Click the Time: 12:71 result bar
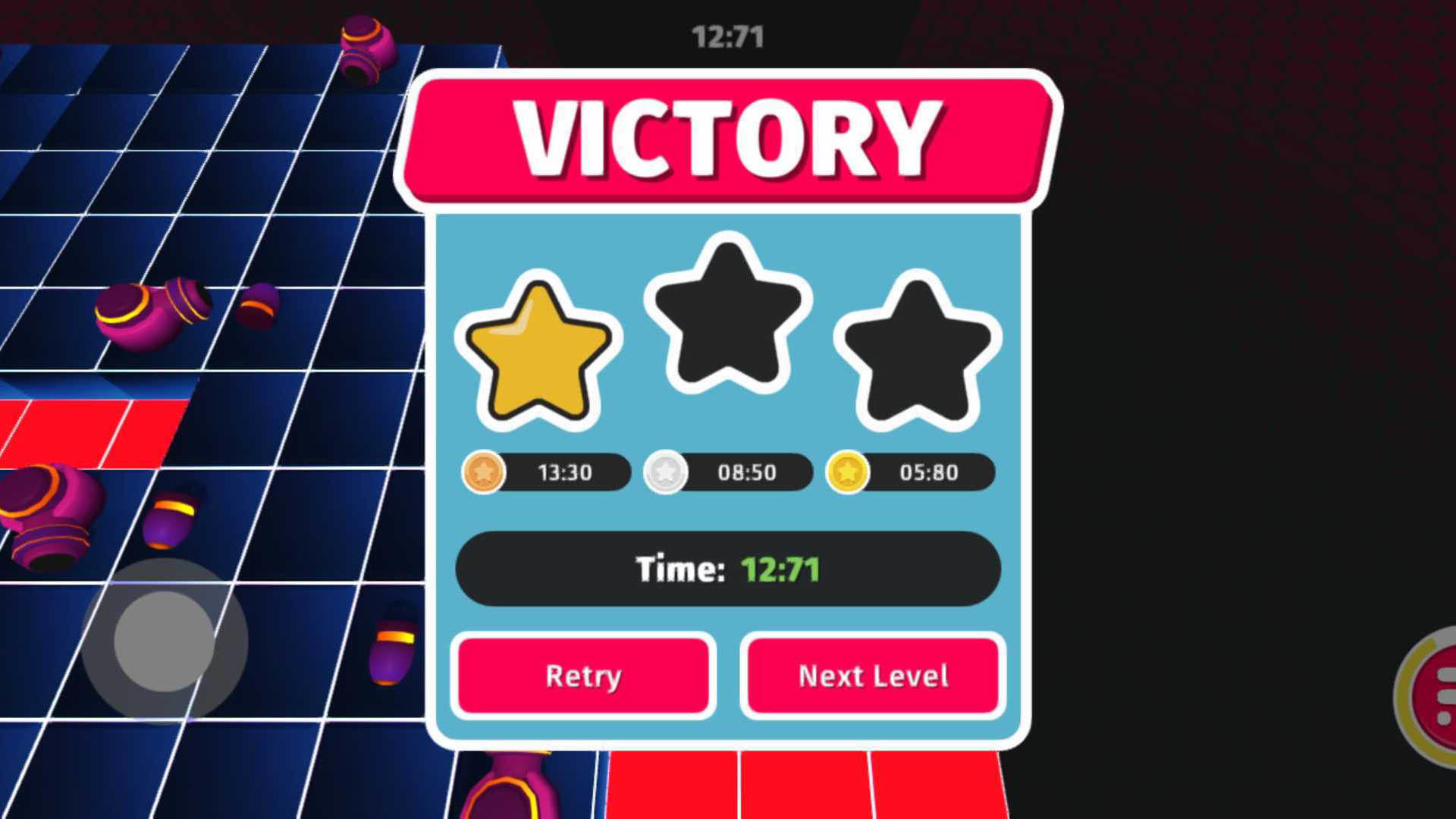This screenshot has height=819, width=1456. (x=726, y=569)
